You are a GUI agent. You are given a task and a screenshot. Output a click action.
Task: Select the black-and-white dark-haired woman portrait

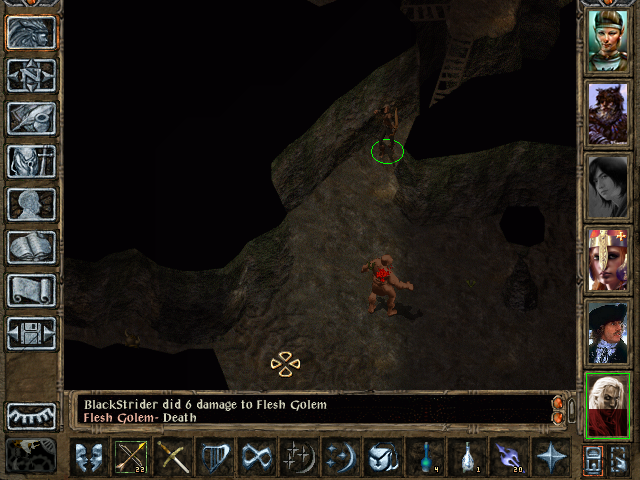click(607, 187)
